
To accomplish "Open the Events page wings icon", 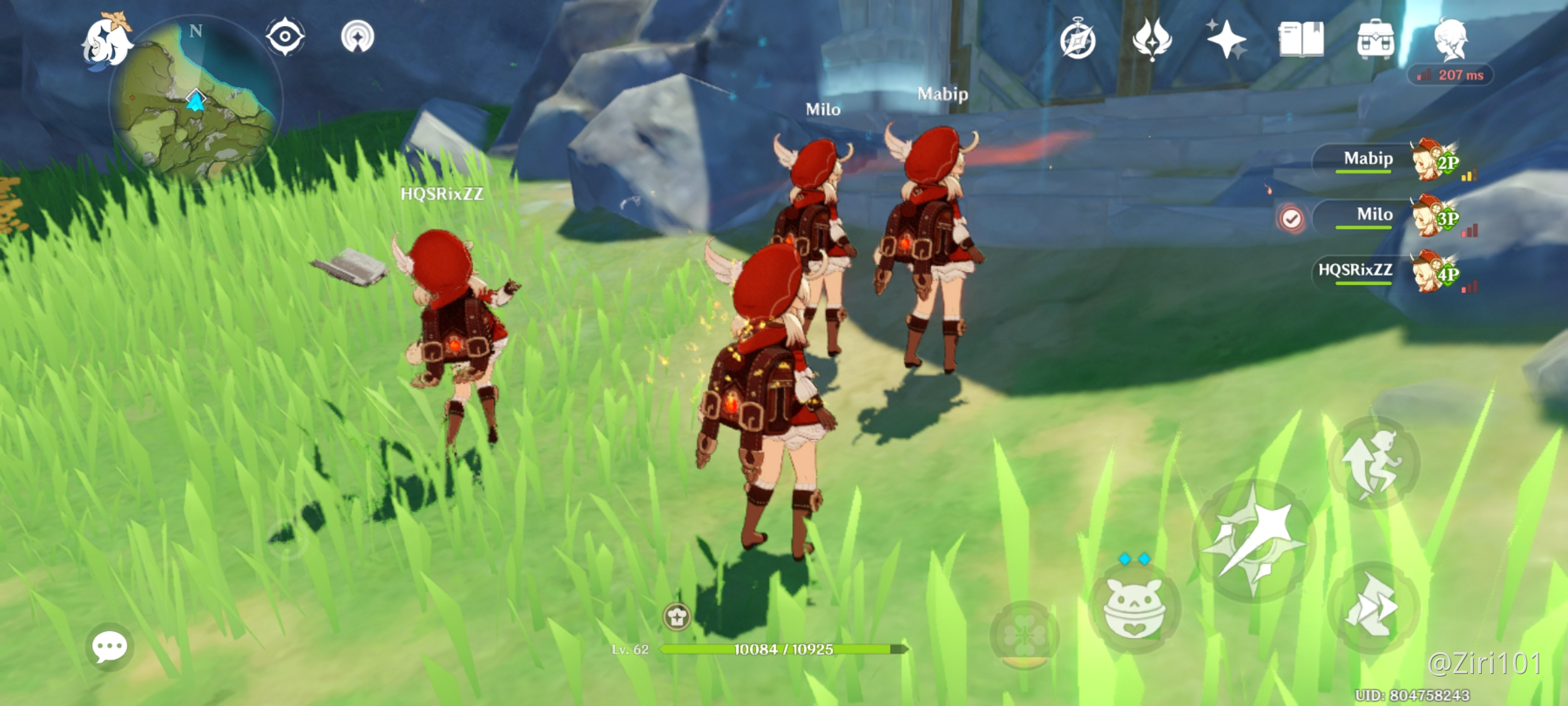I will tap(1151, 41).
